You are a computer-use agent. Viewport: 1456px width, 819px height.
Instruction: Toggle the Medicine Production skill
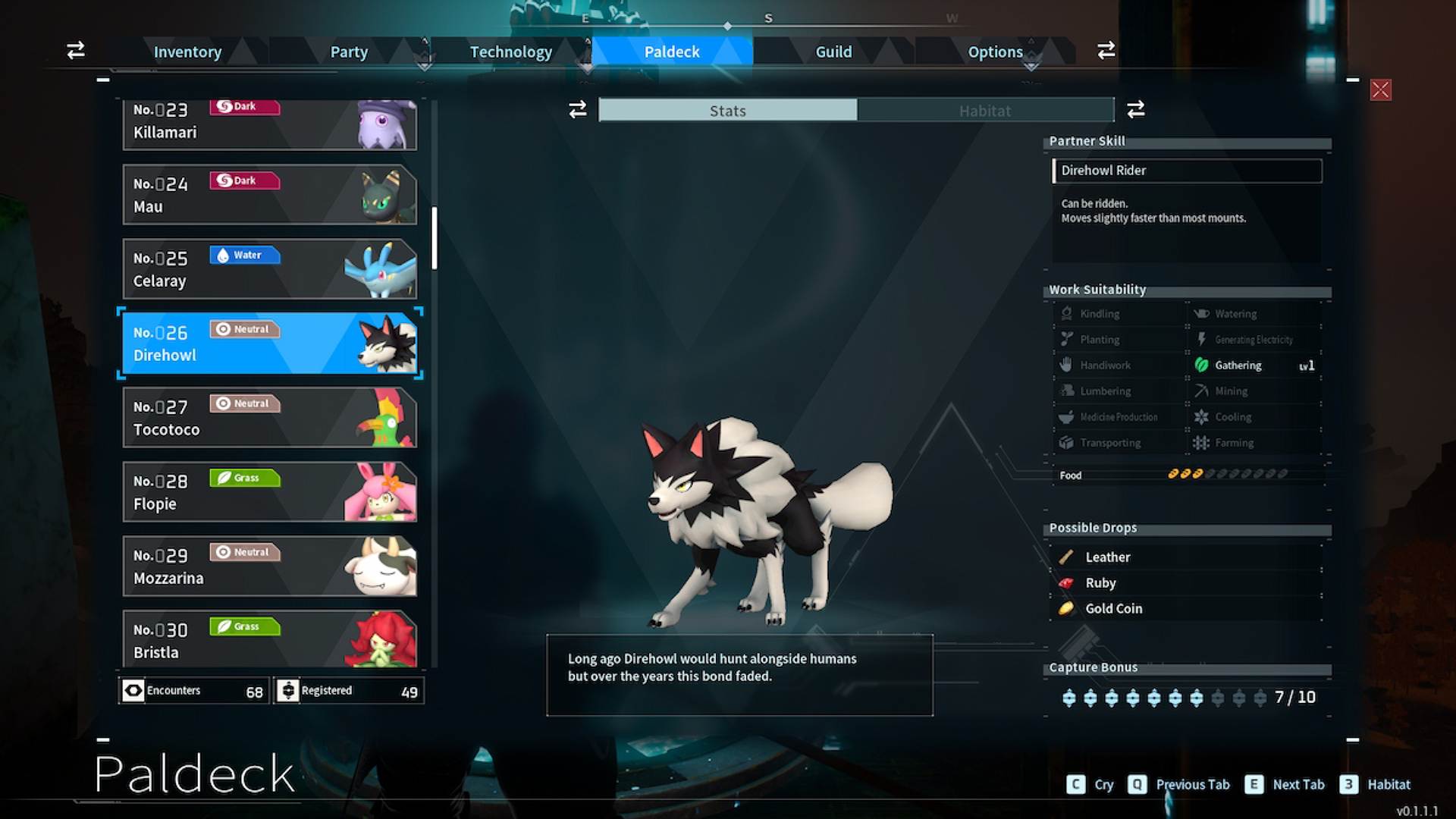(1068, 416)
